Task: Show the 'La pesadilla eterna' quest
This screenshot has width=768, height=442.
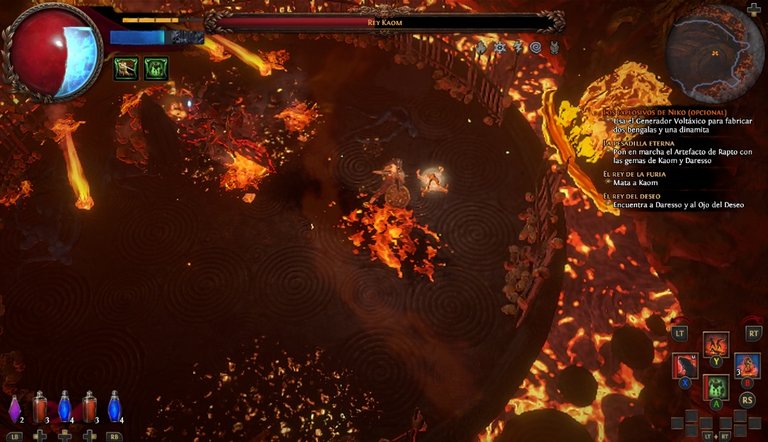Action: (638, 143)
